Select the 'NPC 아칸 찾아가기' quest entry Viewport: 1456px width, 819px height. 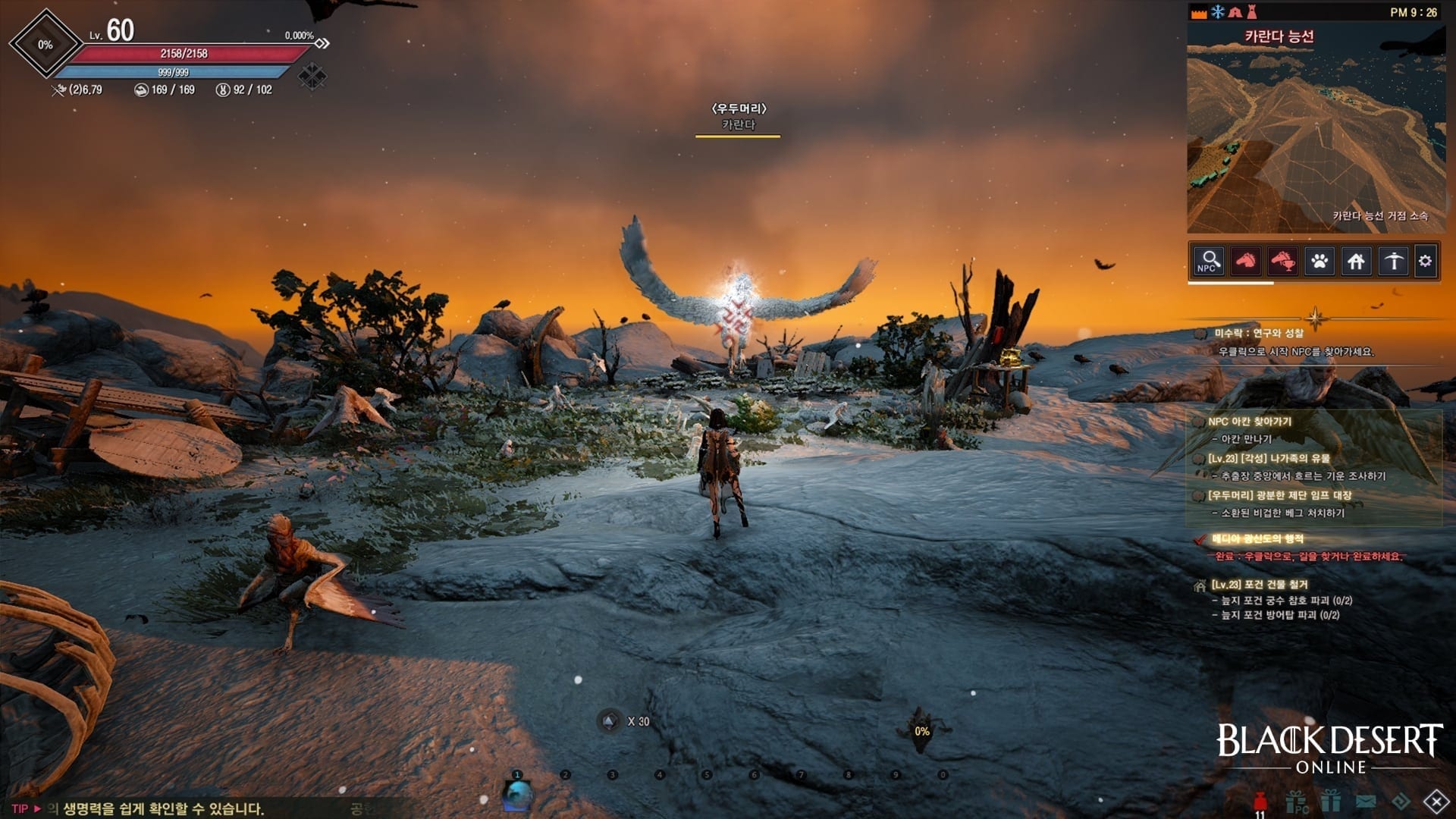(1249, 422)
